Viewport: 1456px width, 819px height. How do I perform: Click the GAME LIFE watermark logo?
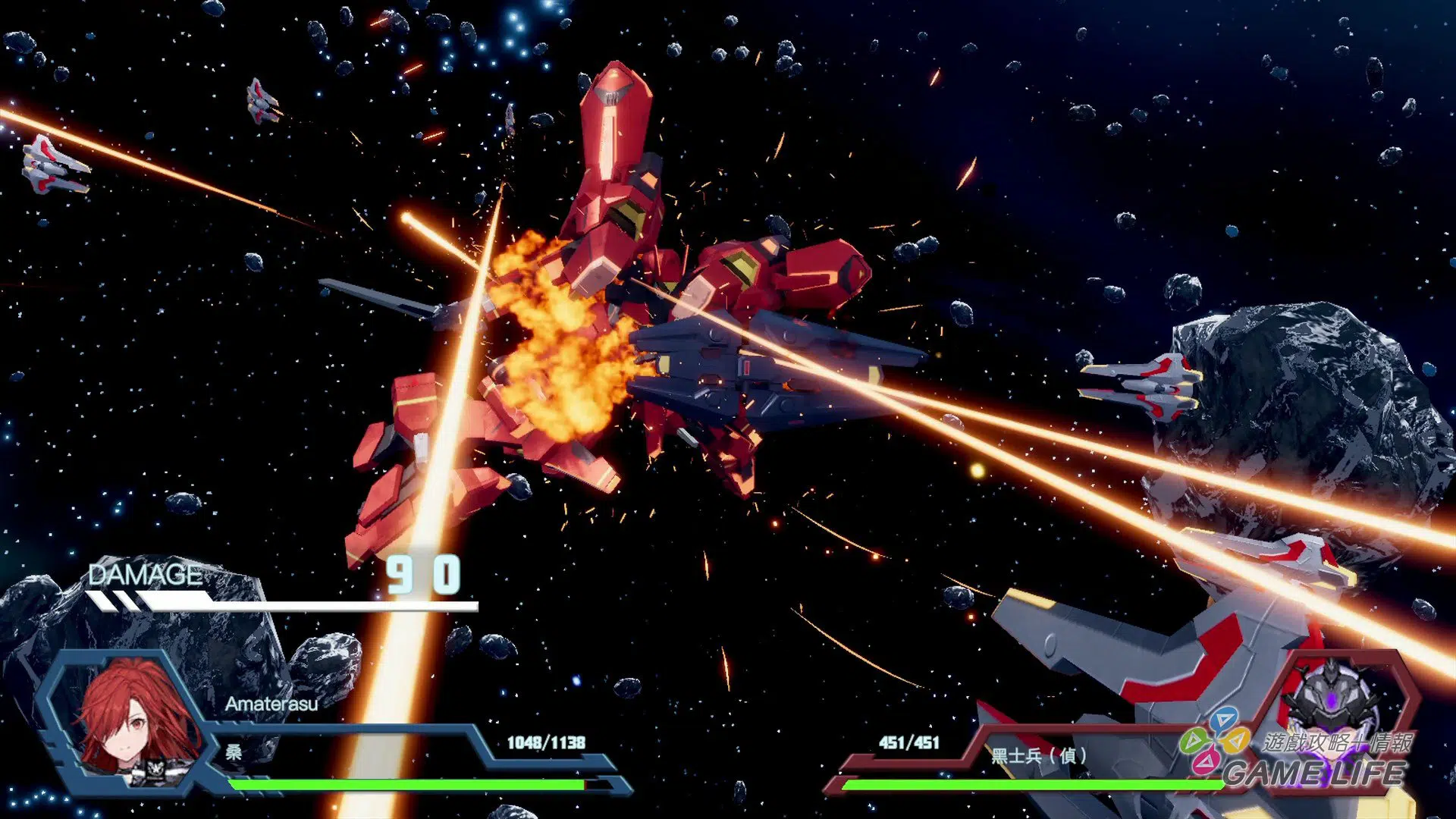pyautogui.click(x=1298, y=757)
